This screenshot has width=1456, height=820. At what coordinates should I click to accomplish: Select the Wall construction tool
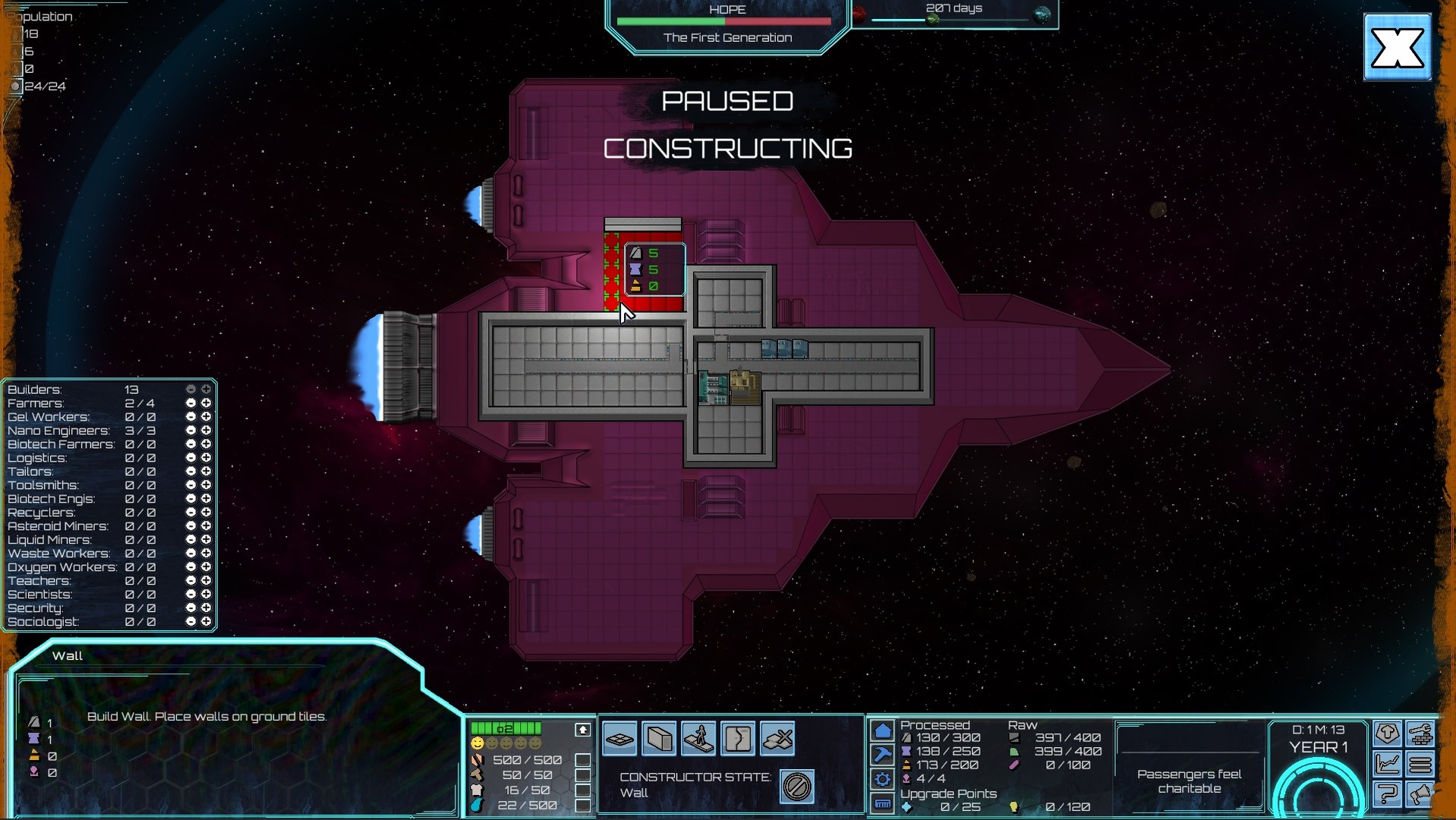click(x=659, y=738)
